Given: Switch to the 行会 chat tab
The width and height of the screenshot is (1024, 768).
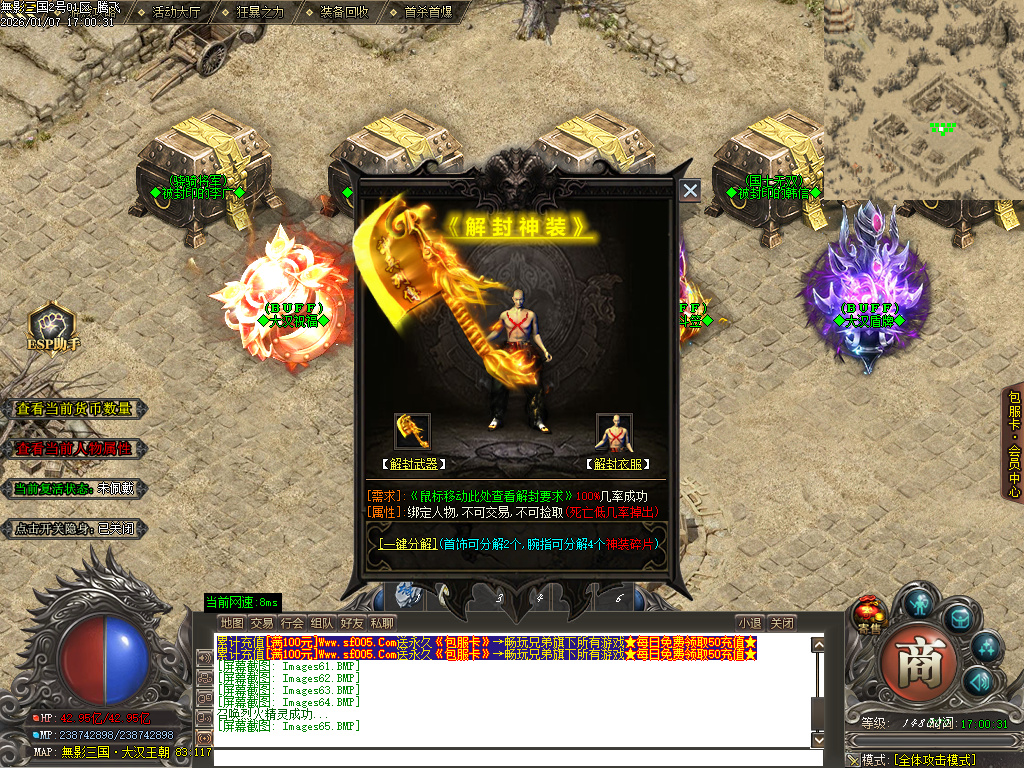Looking at the screenshot, I should pos(292,623).
